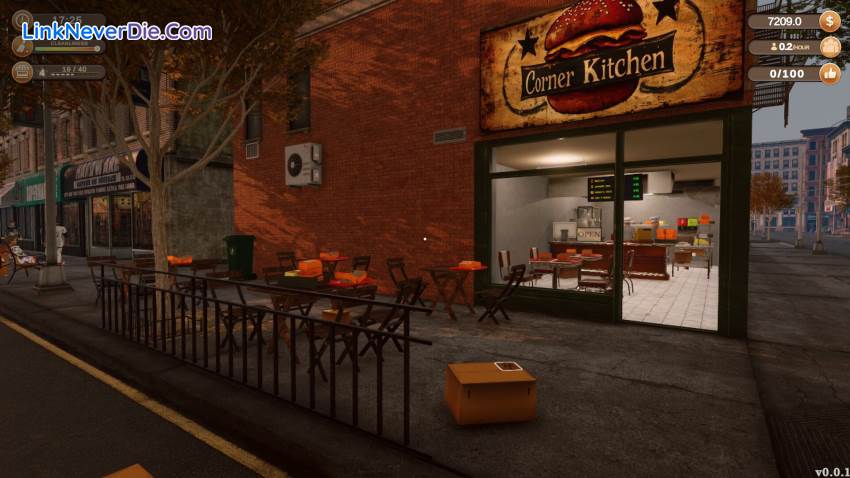Open the thumbs-up rating icon

click(x=829, y=73)
